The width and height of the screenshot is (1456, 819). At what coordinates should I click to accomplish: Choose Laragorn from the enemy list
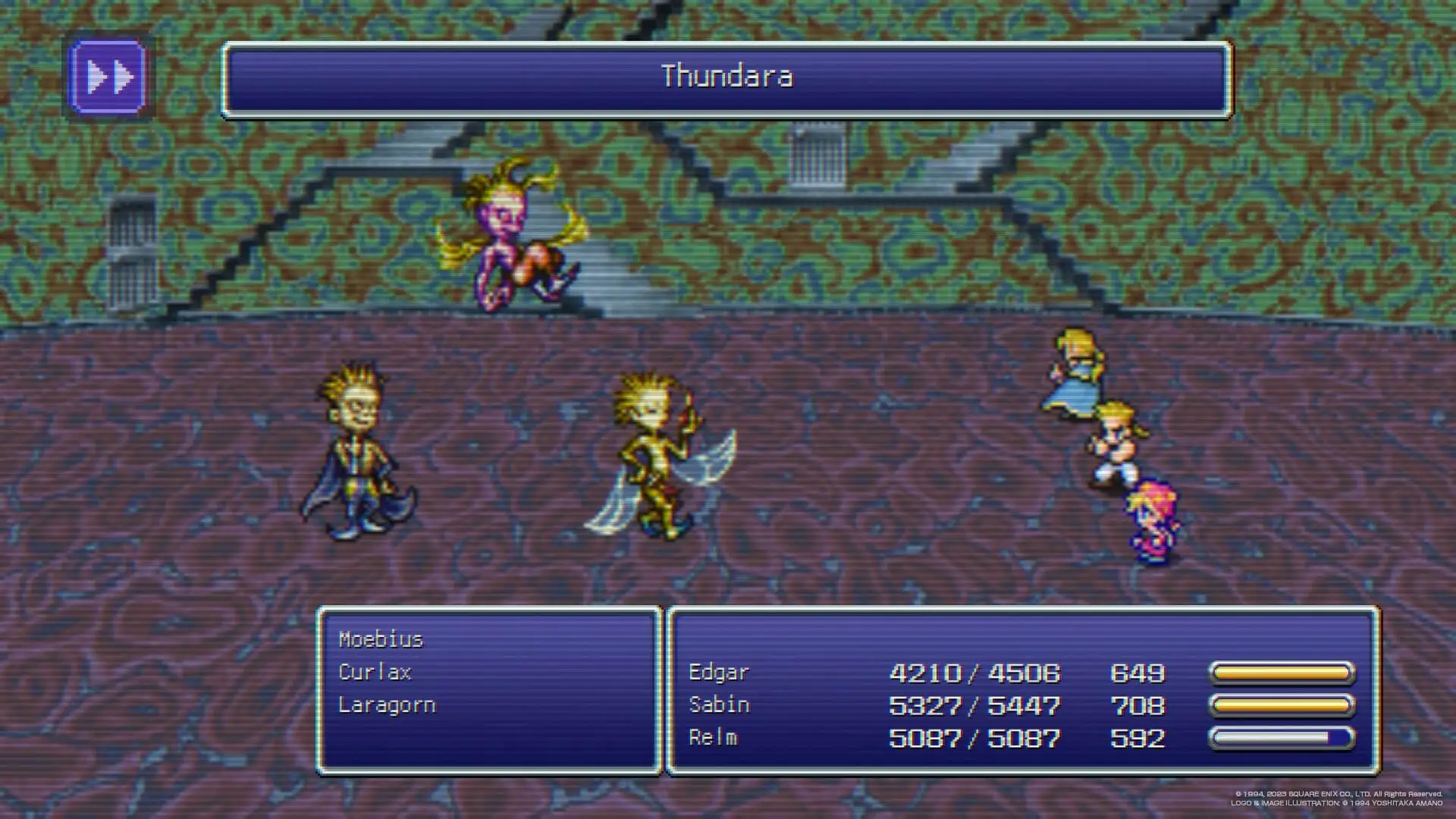pyautogui.click(x=387, y=705)
